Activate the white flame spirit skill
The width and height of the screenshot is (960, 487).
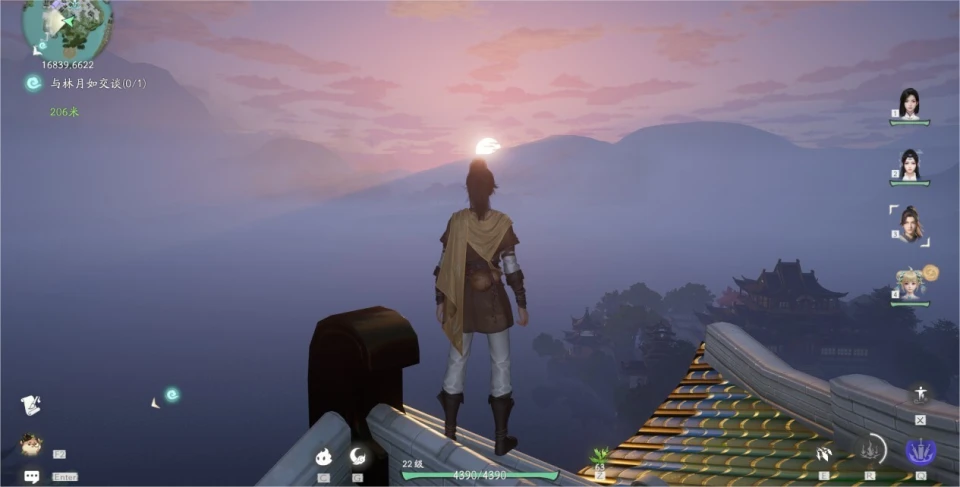pyautogui.click(x=324, y=457)
